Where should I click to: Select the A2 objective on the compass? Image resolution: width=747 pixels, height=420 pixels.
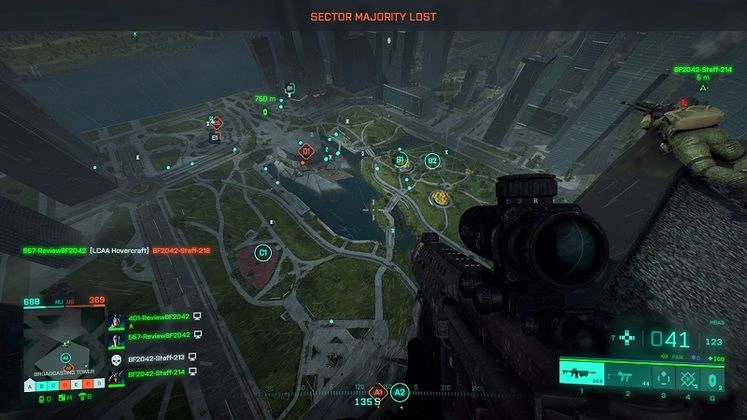(x=400, y=393)
